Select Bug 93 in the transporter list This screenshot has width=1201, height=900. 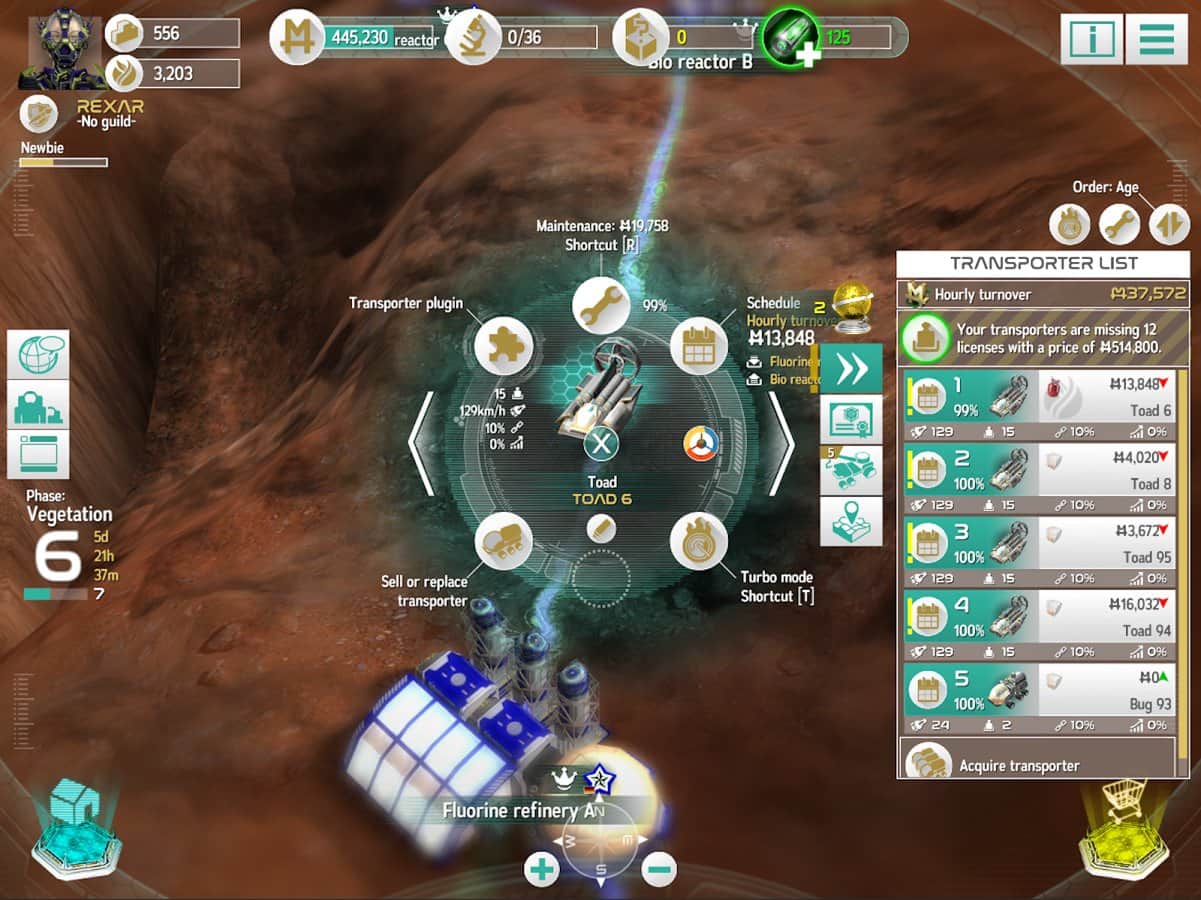tap(1040, 692)
